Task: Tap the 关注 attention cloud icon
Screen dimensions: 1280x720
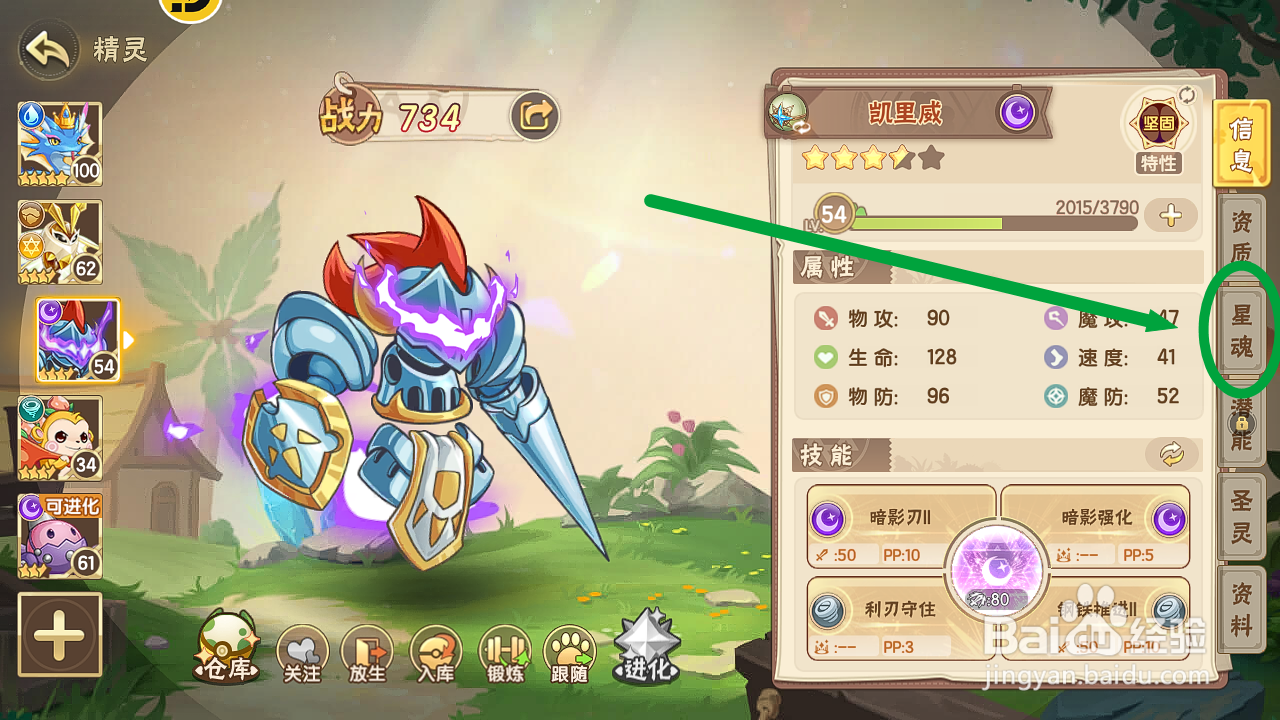Action: [302, 650]
